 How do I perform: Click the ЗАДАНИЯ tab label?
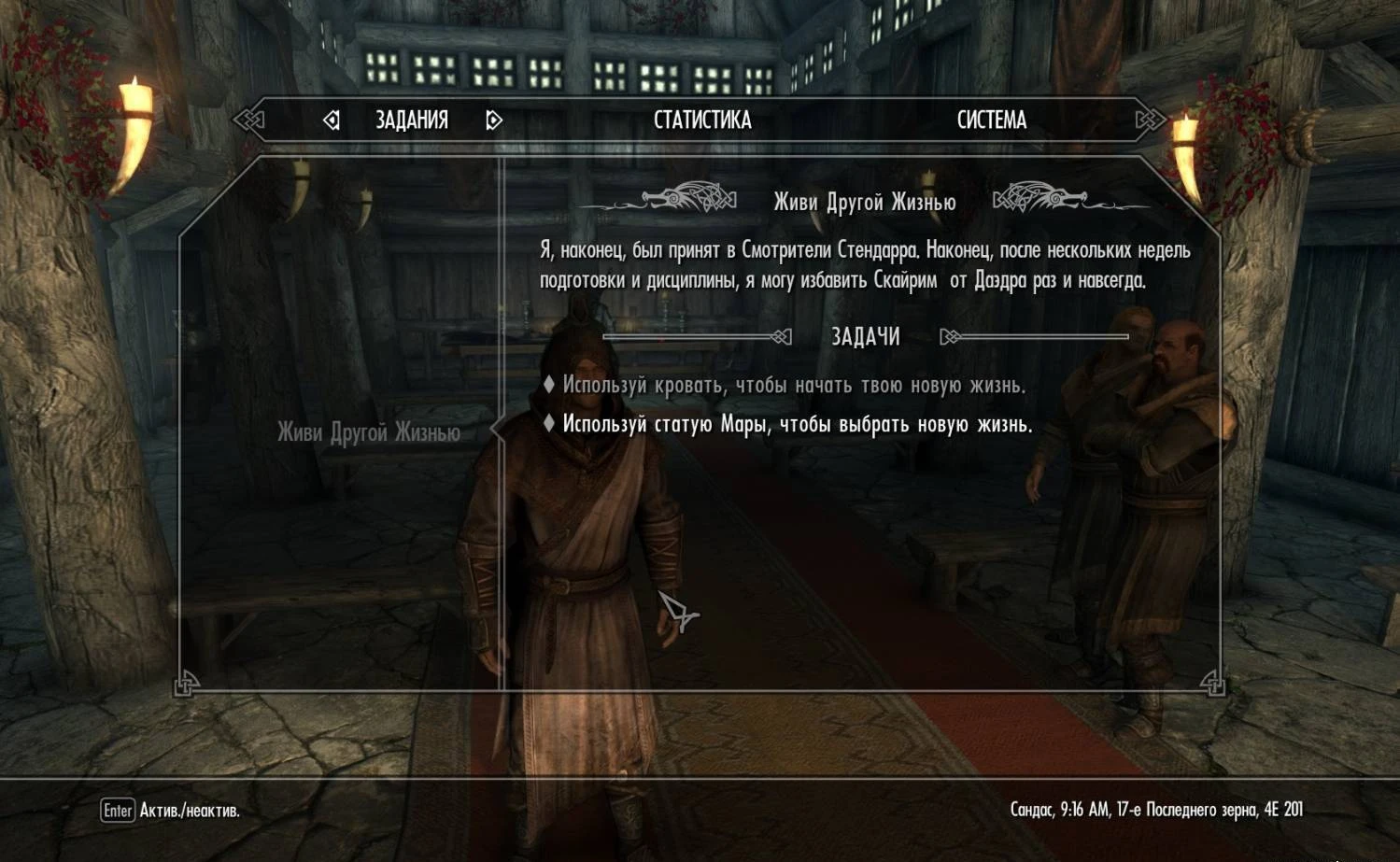click(411, 120)
